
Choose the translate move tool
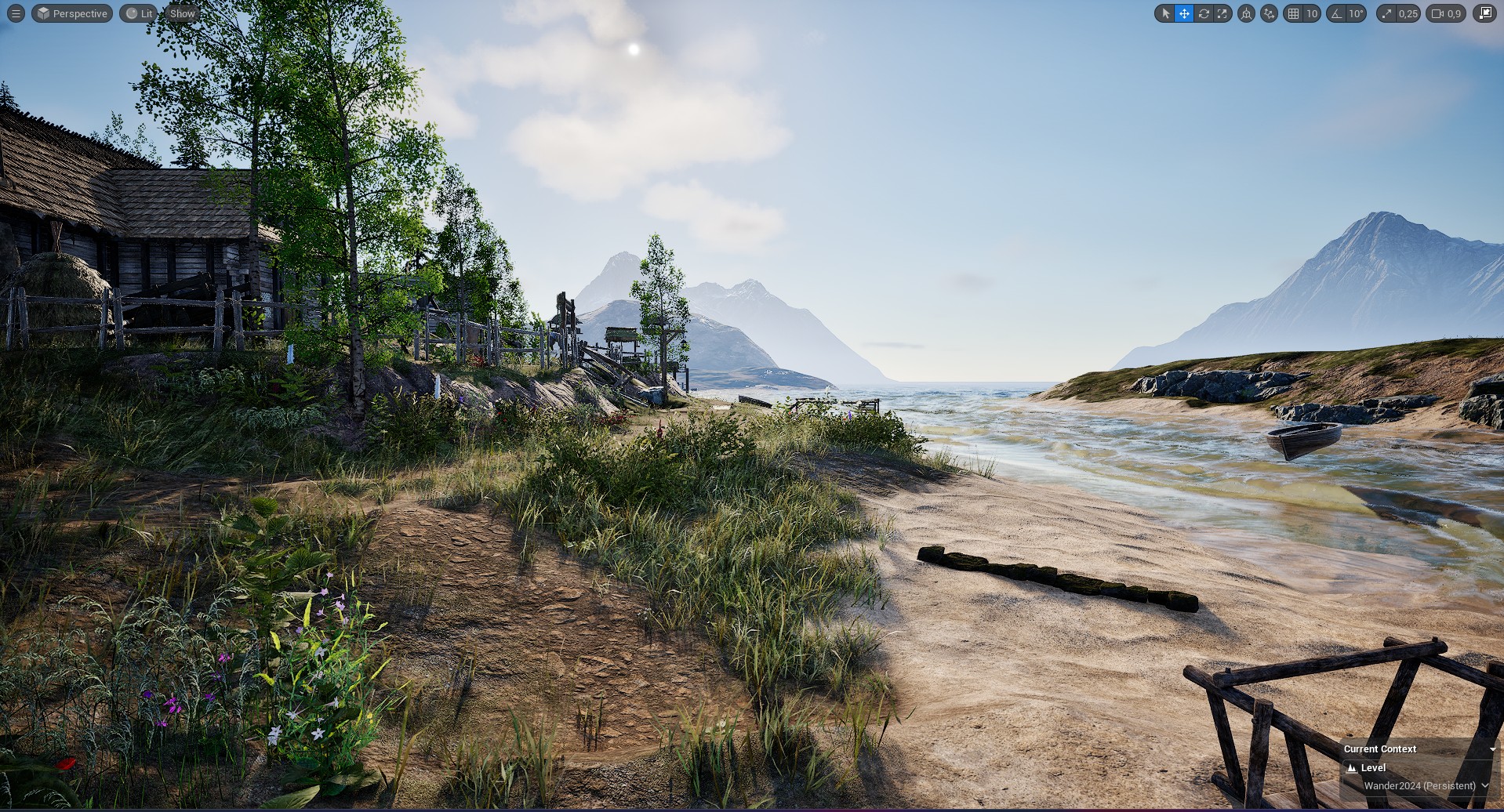point(1184,13)
